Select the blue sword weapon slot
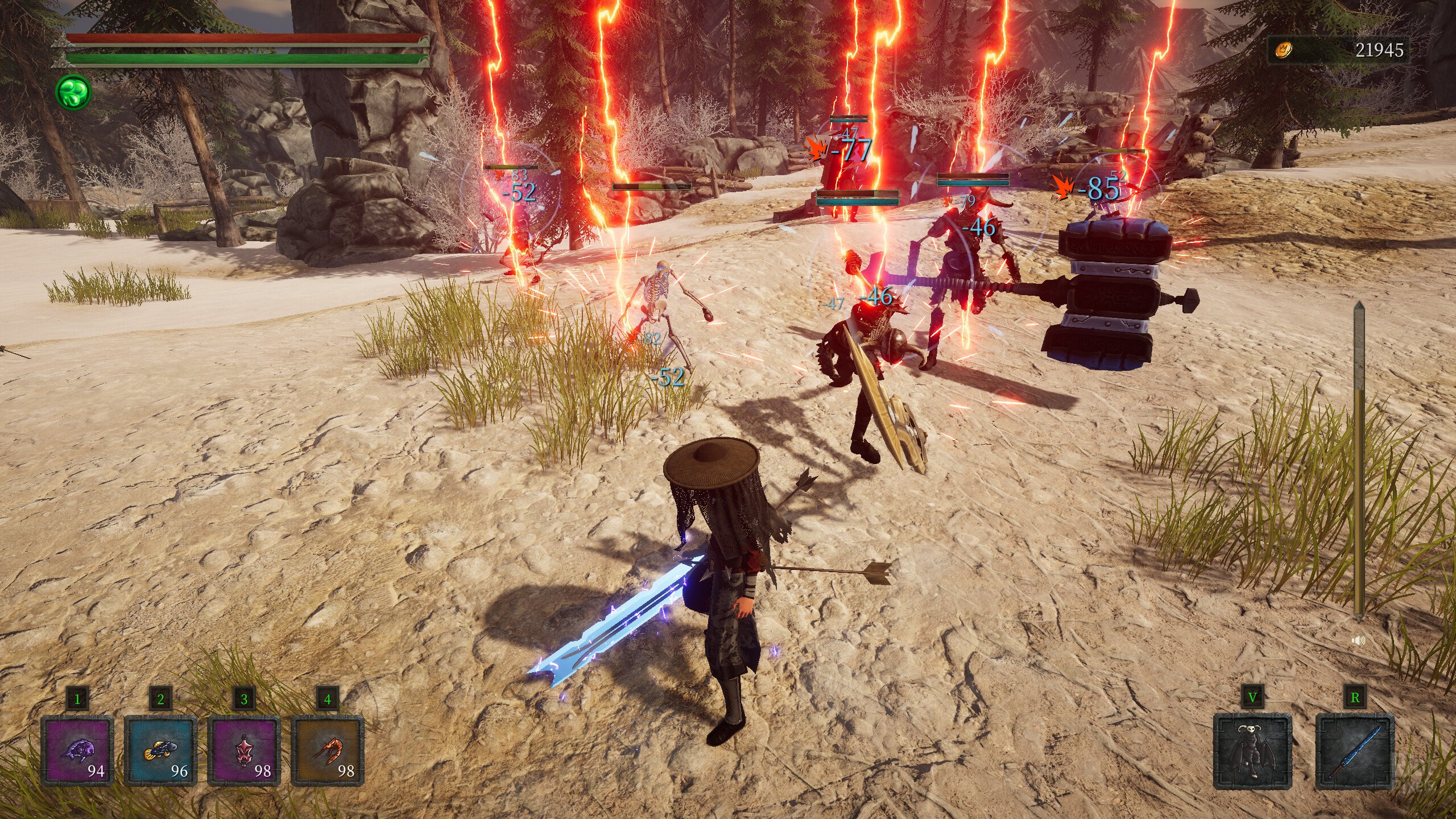 1355,752
